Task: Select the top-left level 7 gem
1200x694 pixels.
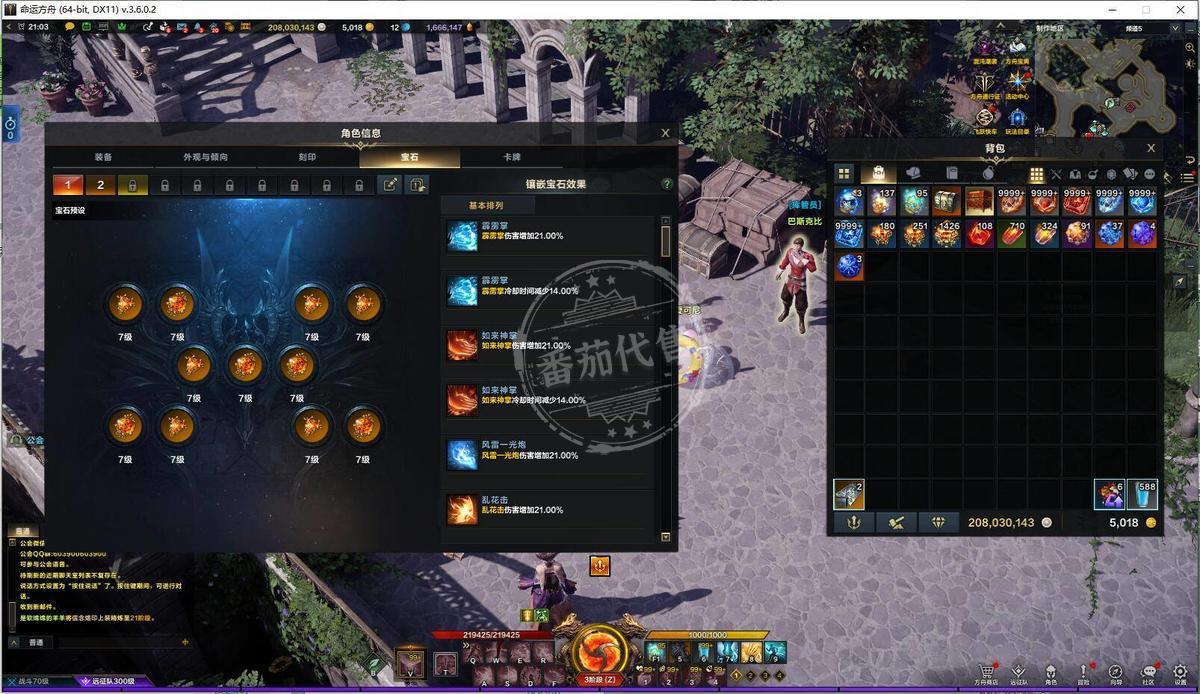Action: [125, 303]
